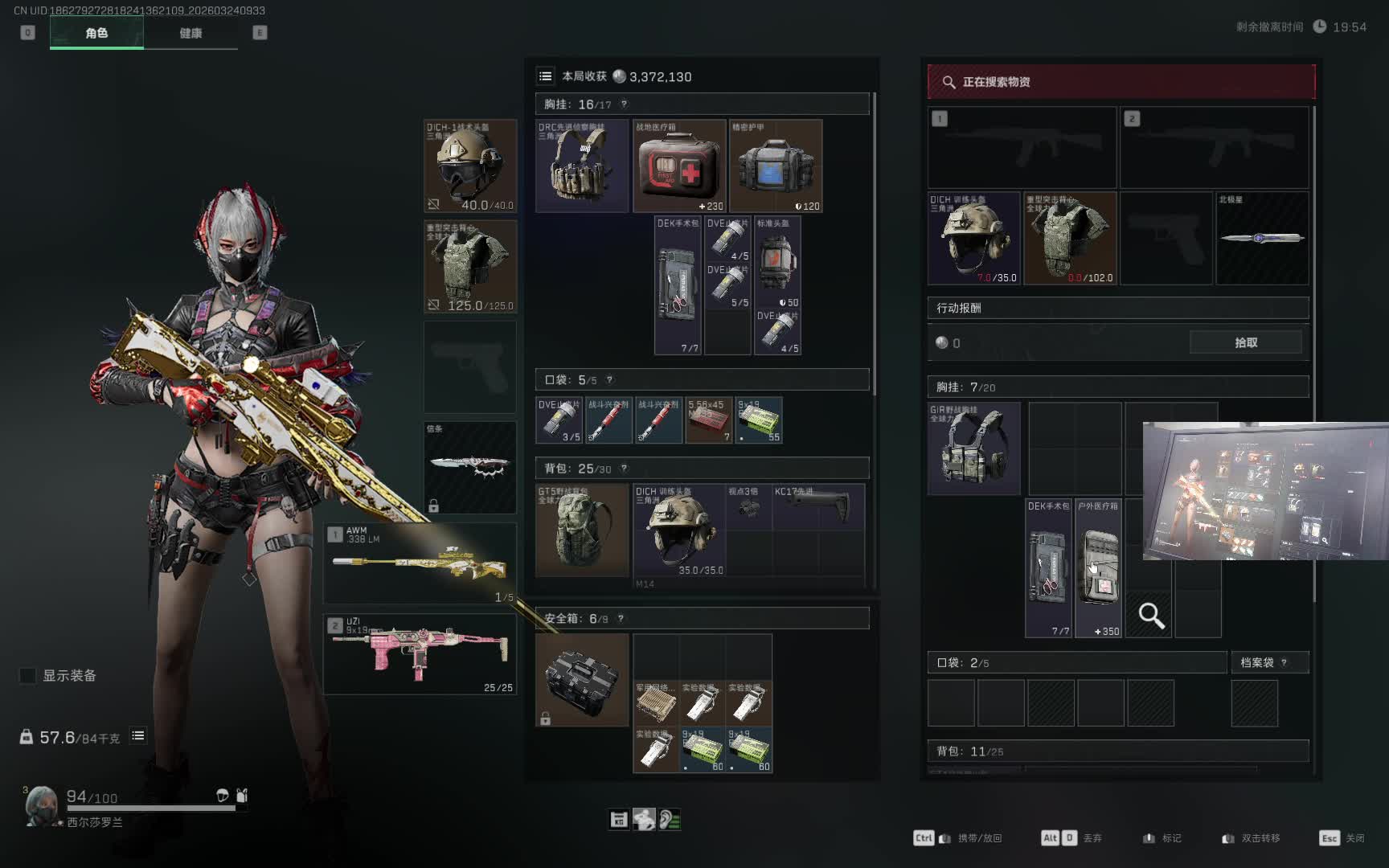The image size is (1389, 868).
Task: Select the looted GIR chest rig
Action: point(973,448)
